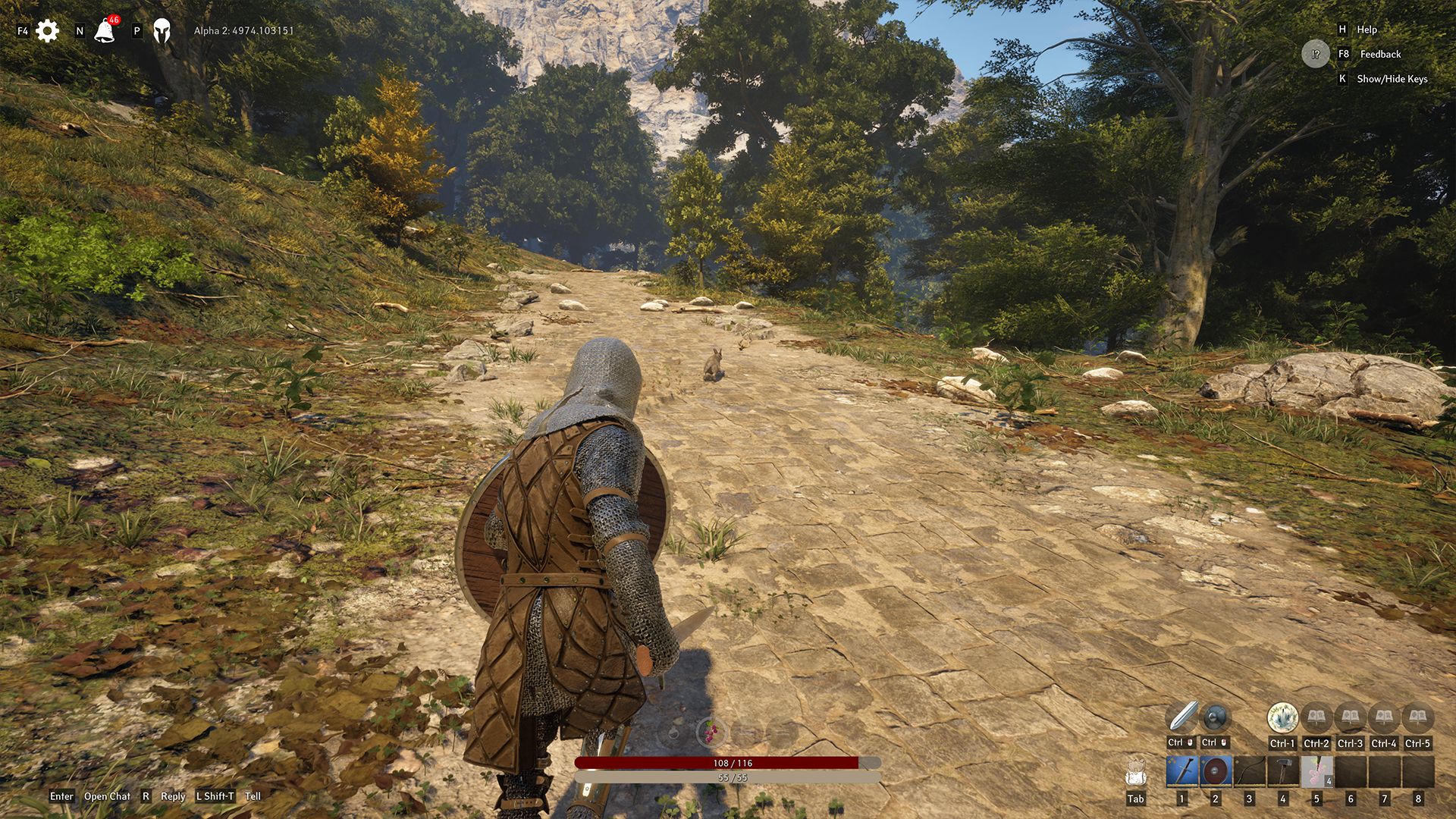1456x819 pixels.
Task: Check notifications at the bell icon
Action: tap(104, 31)
